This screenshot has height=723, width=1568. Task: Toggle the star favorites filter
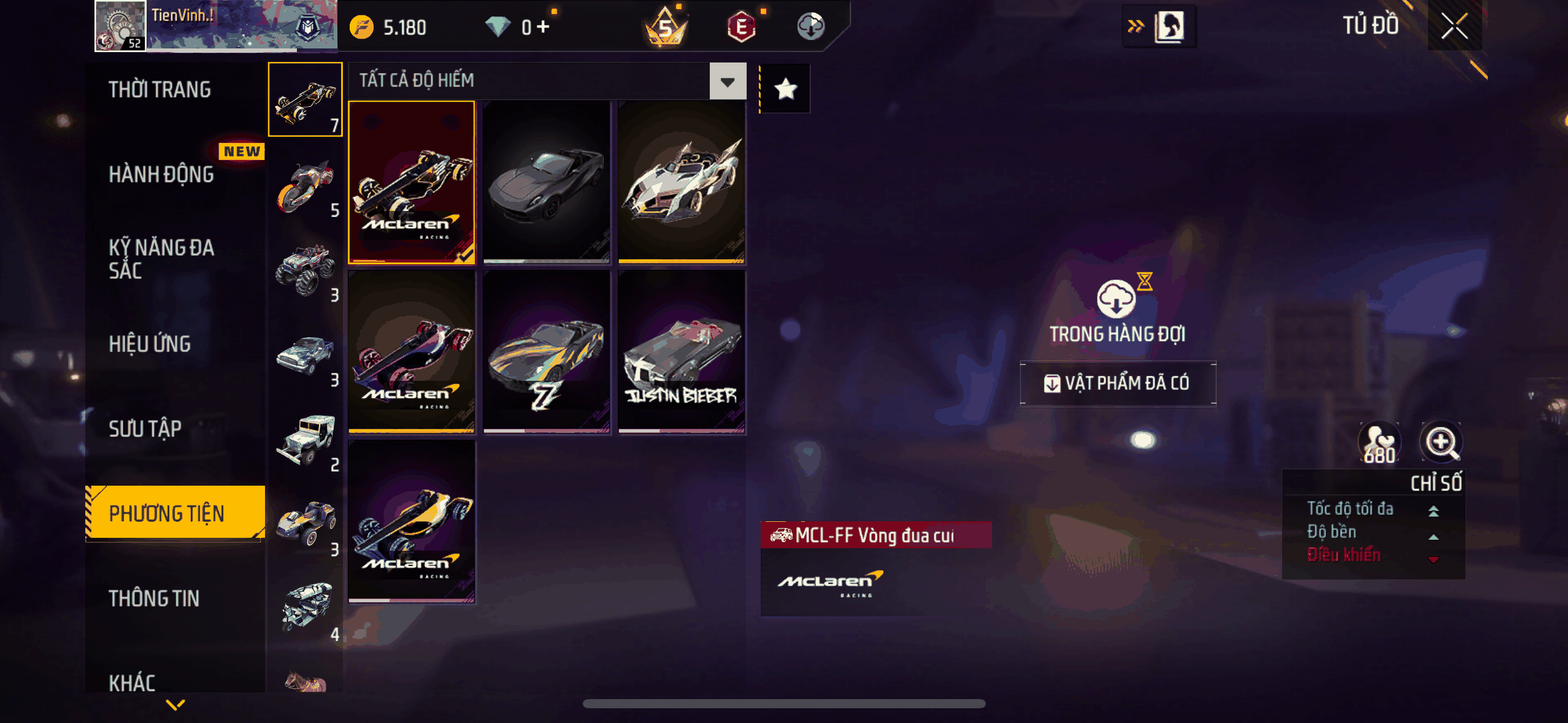click(786, 90)
